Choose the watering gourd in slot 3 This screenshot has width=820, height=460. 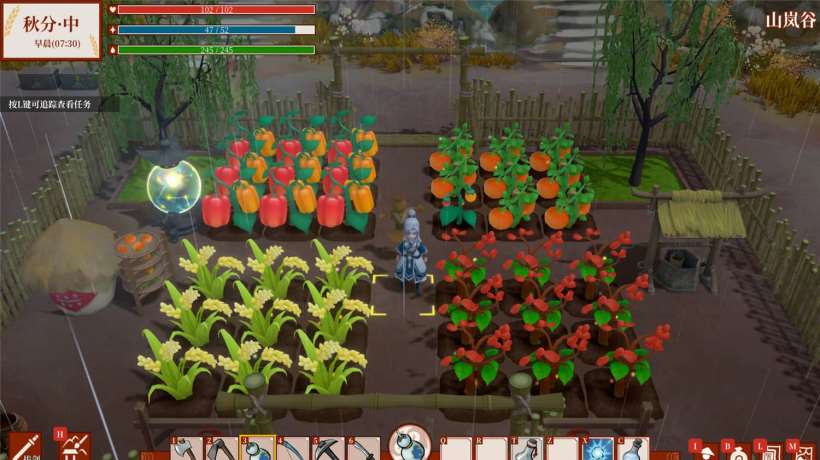pos(256,450)
